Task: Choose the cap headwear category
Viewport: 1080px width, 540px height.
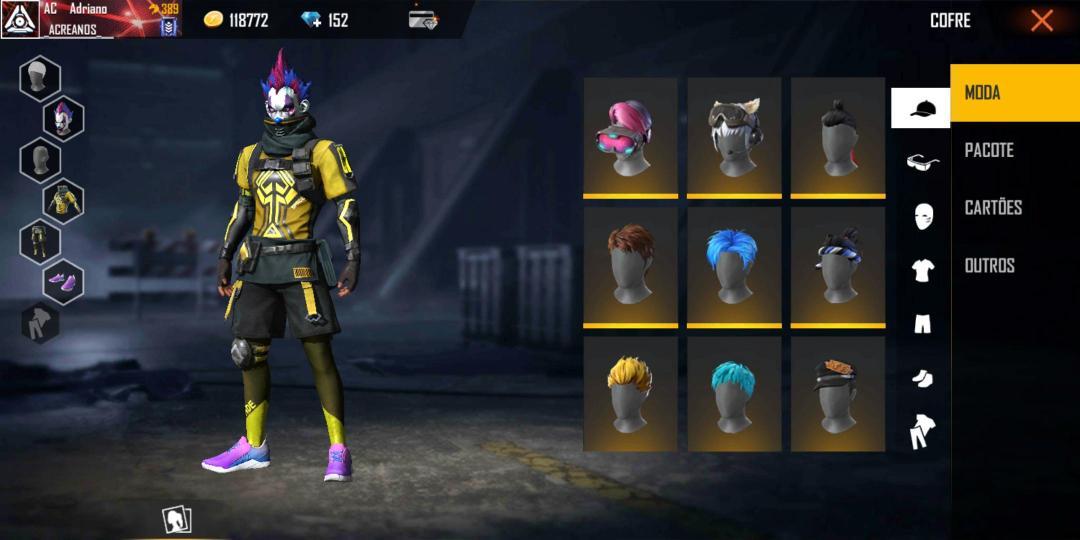Action: [921, 108]
